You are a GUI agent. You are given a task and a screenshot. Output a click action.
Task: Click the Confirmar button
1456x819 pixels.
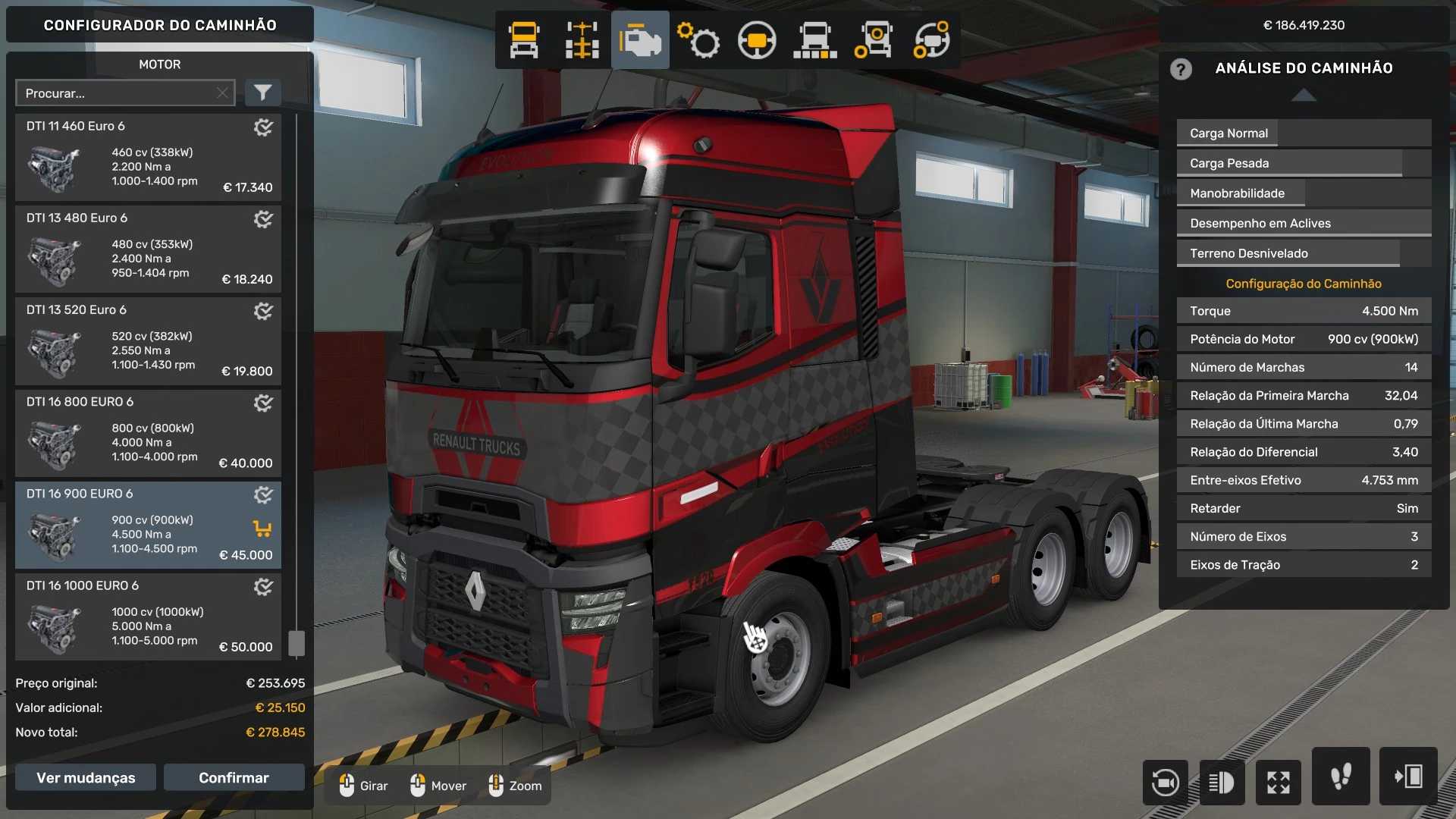click(x=234, y=777)
